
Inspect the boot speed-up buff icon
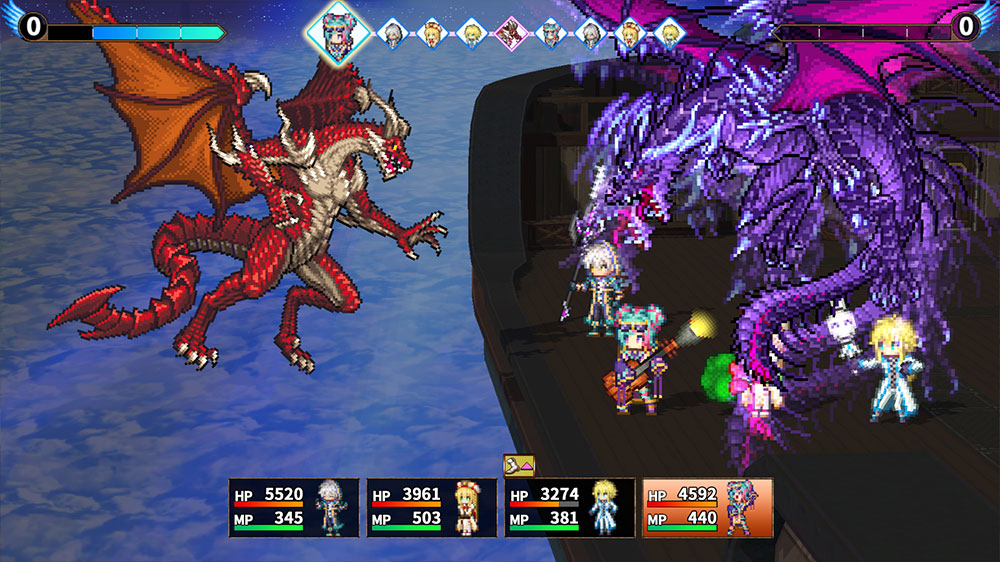pos(519,465)
